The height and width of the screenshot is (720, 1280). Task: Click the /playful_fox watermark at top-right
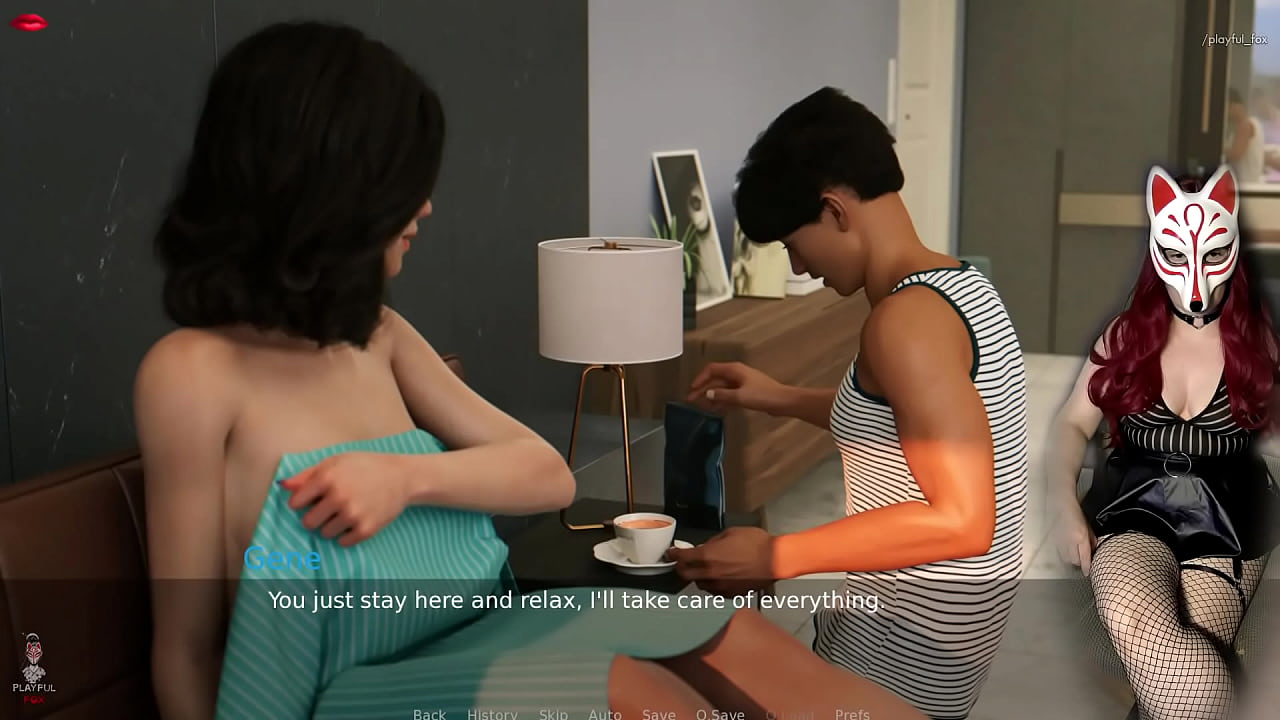click(x=1232, y=38)
